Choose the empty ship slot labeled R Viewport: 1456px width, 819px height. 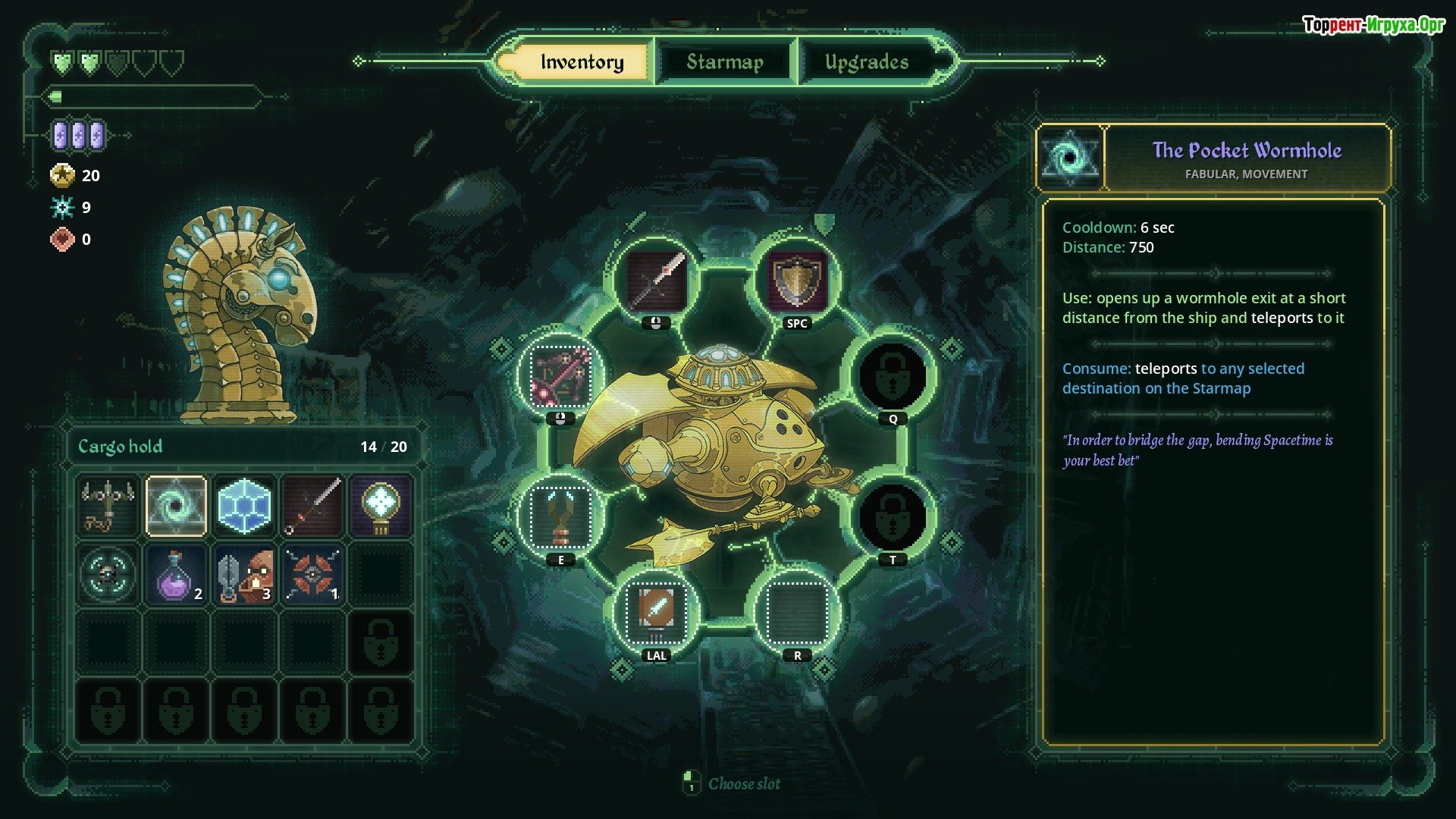point(796,610)
